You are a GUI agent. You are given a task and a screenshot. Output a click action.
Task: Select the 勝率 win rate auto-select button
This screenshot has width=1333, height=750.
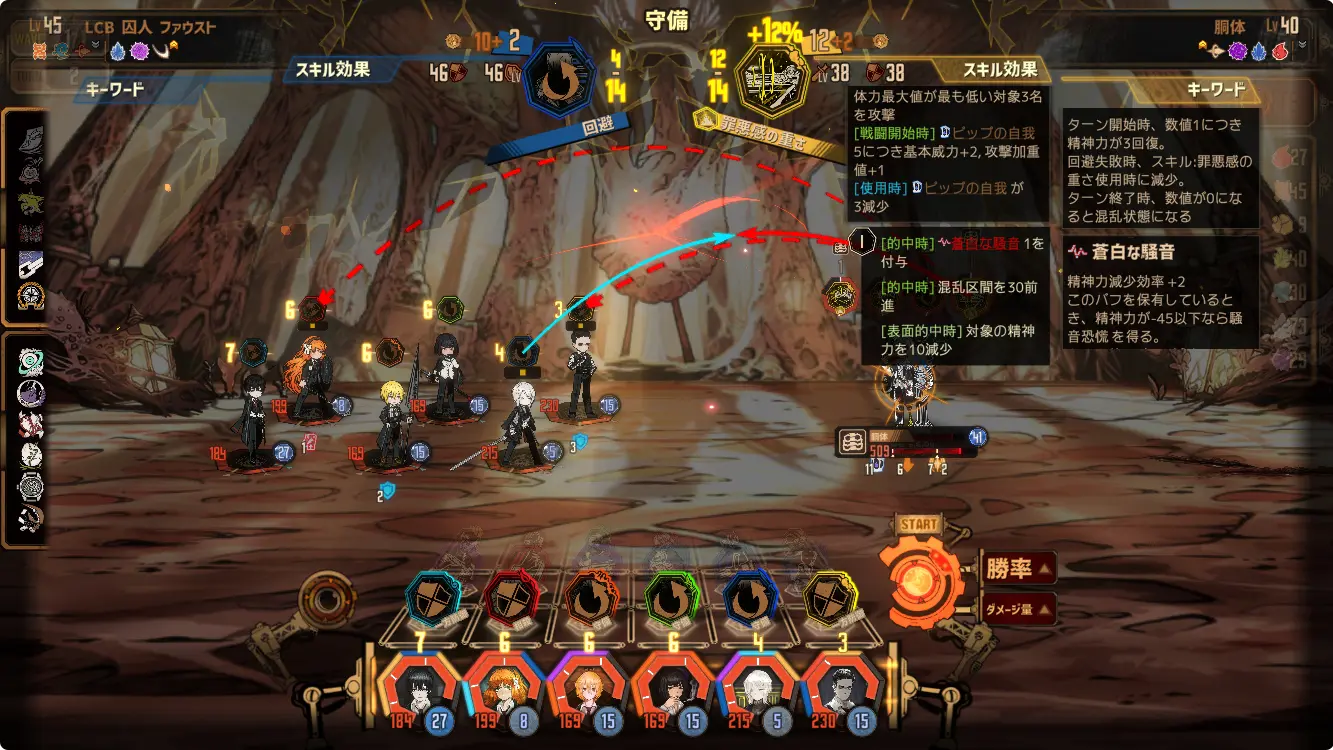(x=1017, y=568)
